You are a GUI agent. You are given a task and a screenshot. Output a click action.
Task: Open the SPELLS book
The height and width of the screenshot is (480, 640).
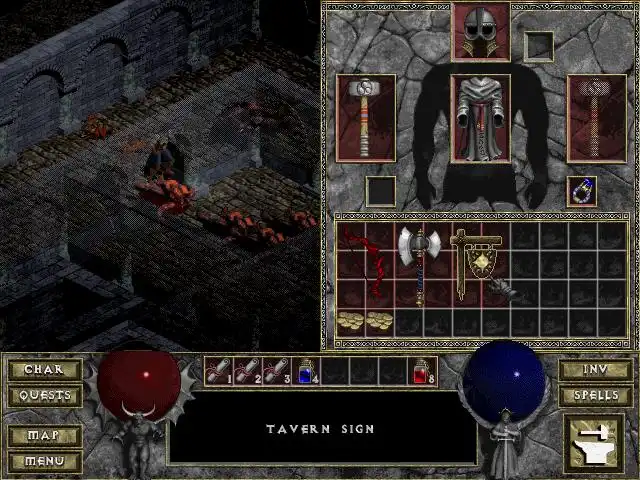tap(594, 395)
